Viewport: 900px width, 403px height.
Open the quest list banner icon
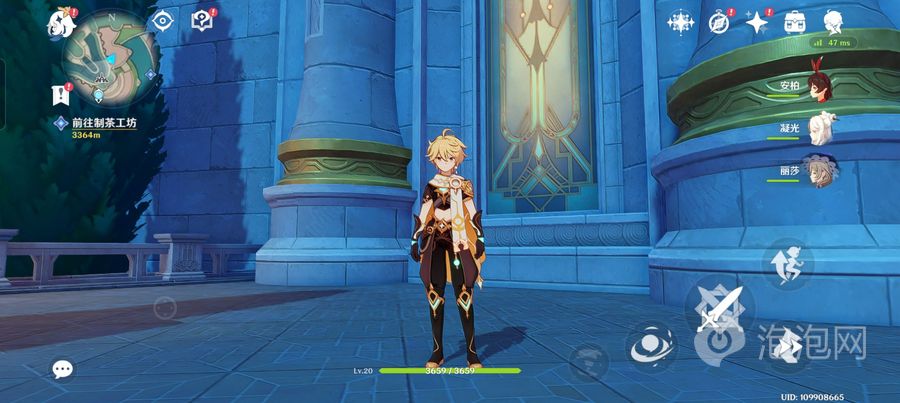pos(59,95)
